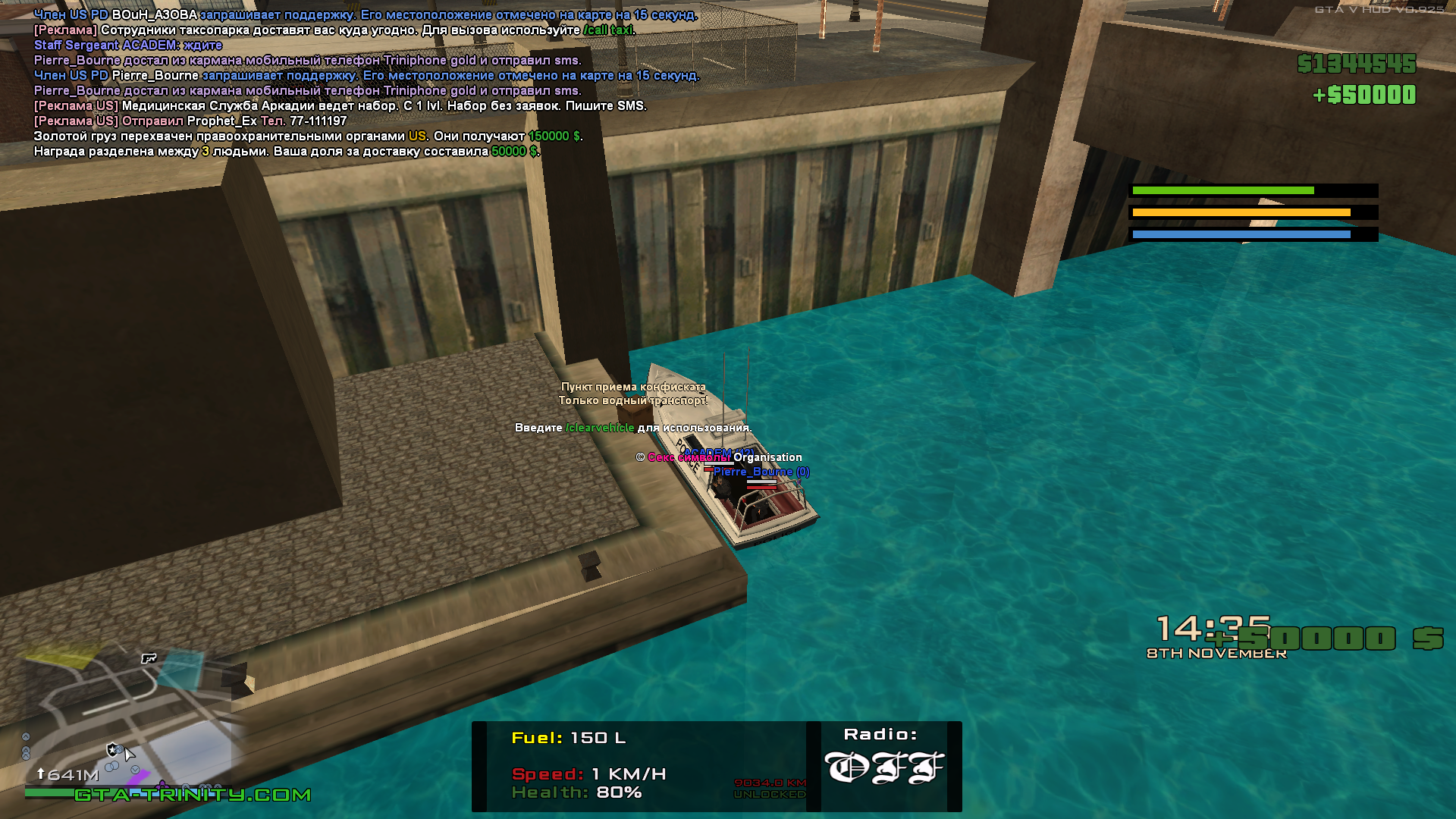Click the cyan zone on the minimap

point(179,668)
